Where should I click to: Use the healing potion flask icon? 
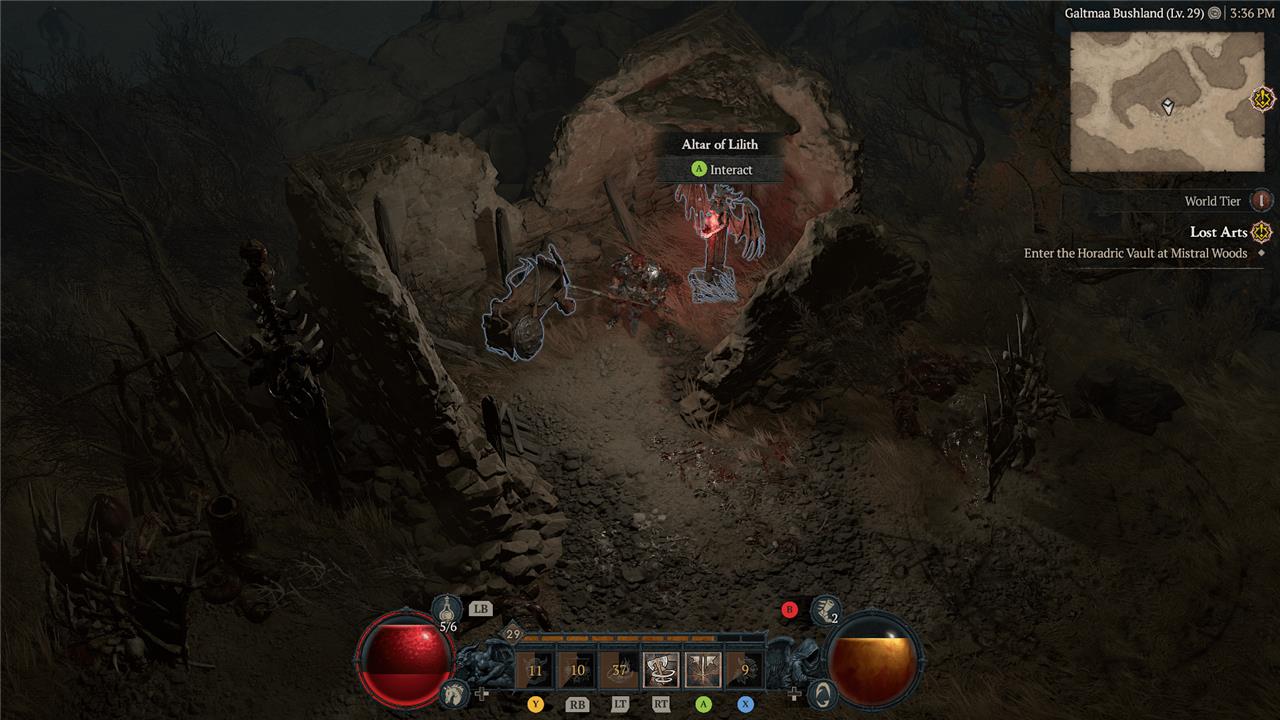(x=448, y=608)
